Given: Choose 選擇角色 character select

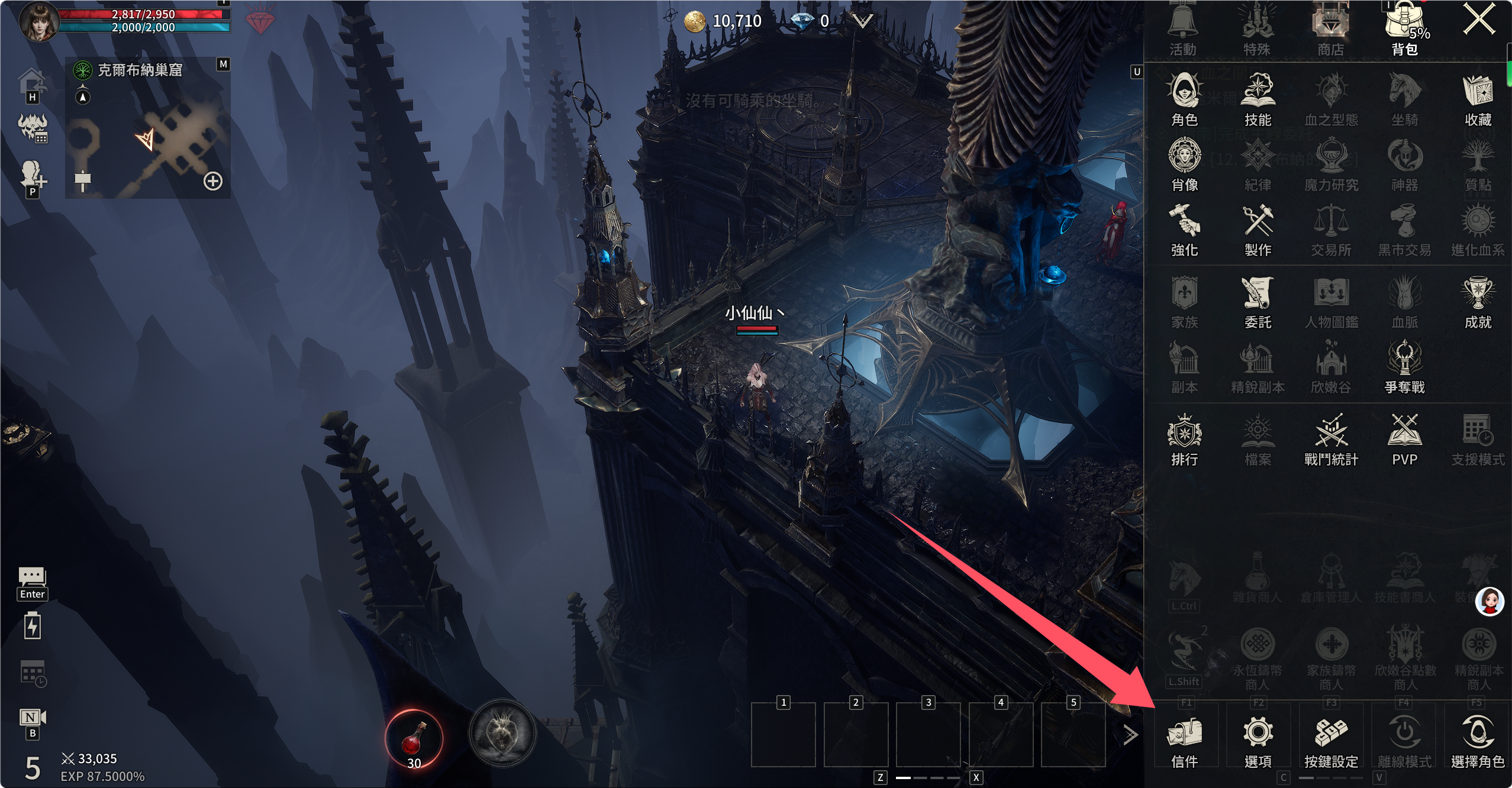Looking at the screenshot, I should tap(1477, 741).
